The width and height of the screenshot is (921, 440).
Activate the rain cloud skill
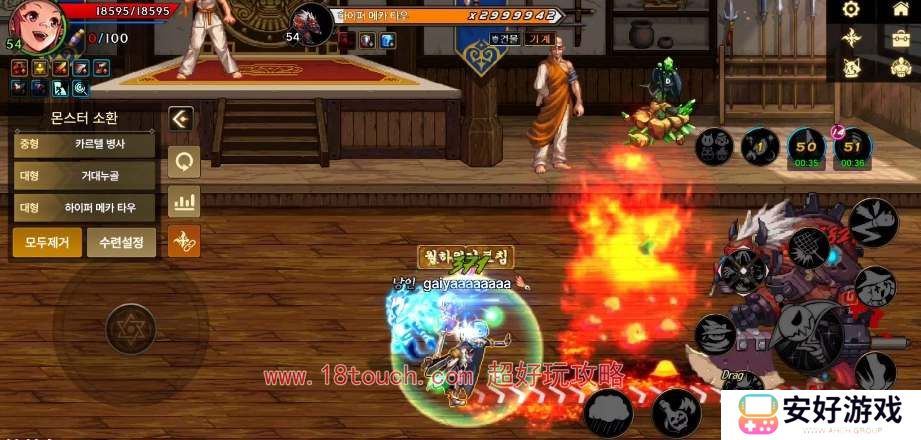tap(610, 412)
